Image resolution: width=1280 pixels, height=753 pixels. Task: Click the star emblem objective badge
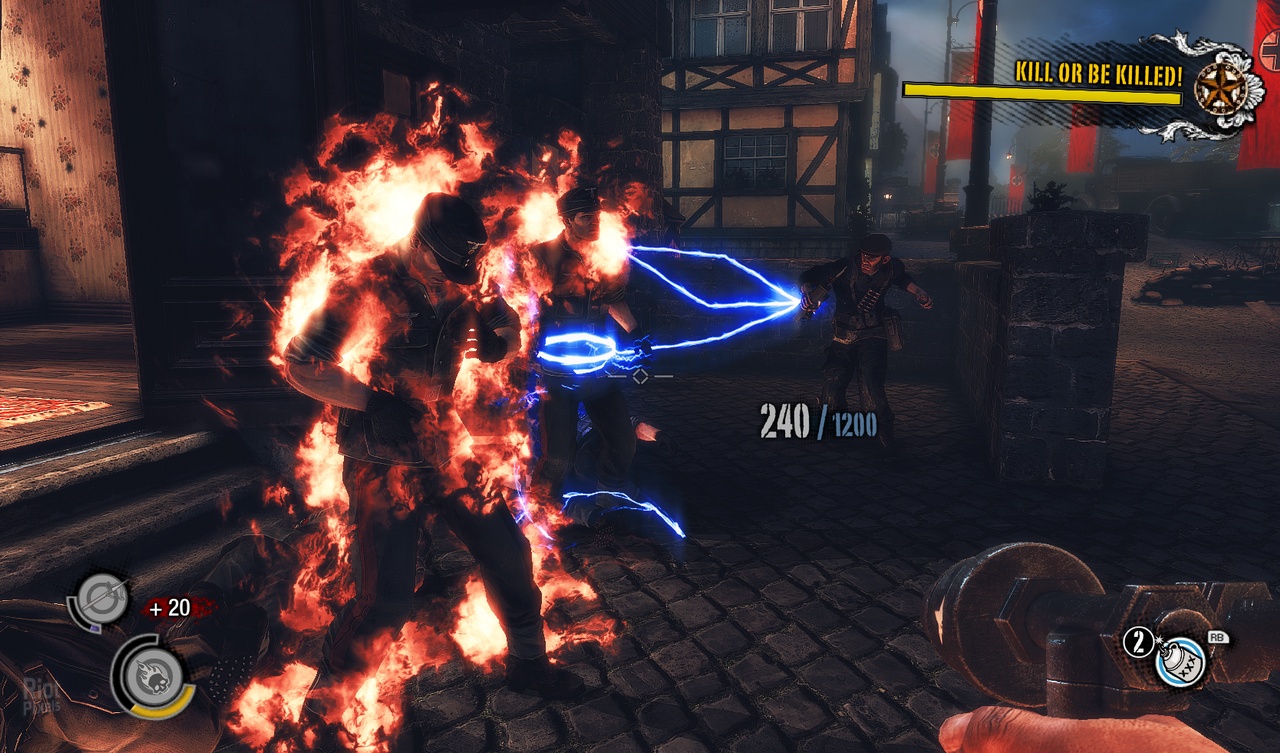point(1220,87)
